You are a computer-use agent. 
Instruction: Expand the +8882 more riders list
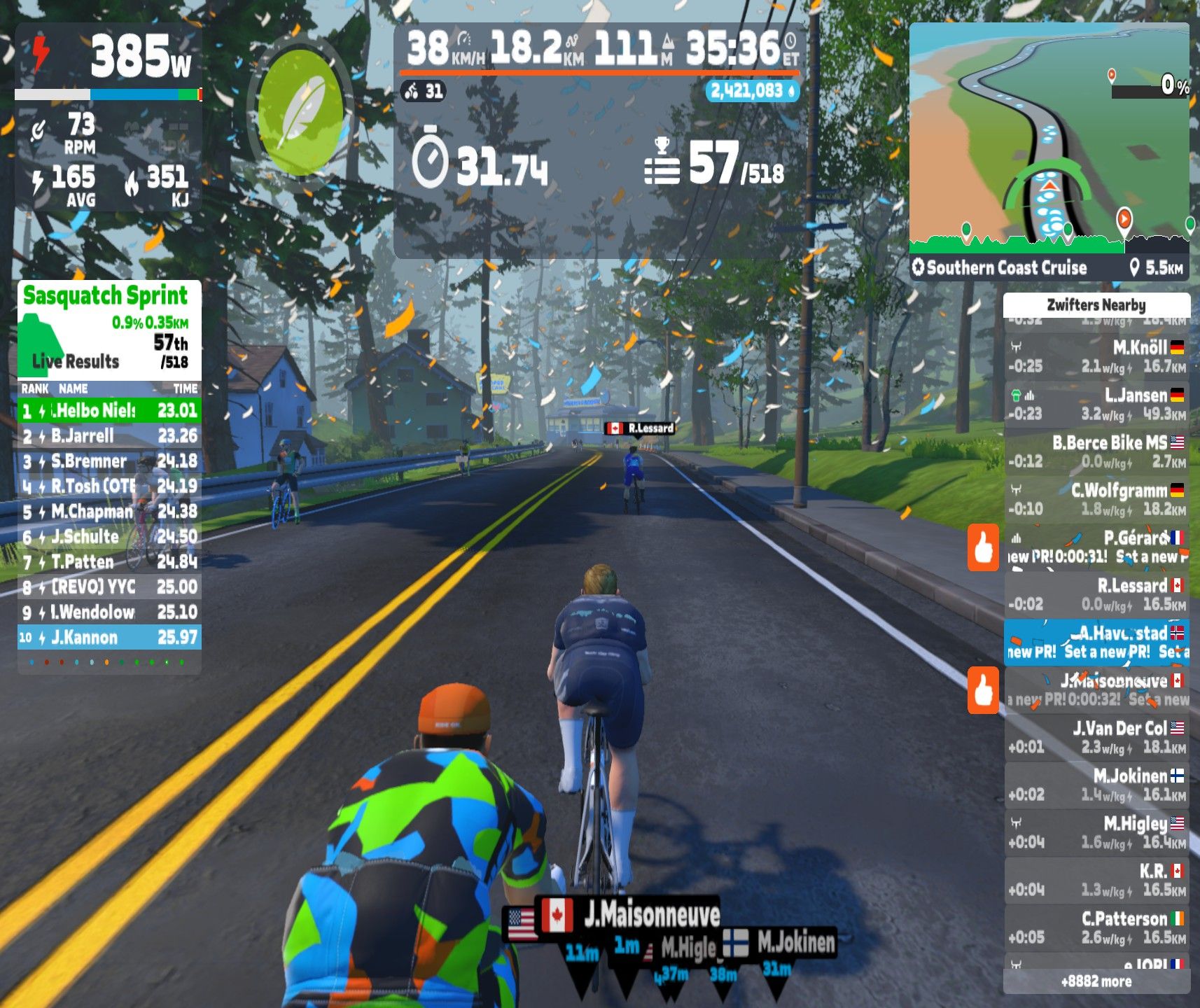(x=1096, y=981)
